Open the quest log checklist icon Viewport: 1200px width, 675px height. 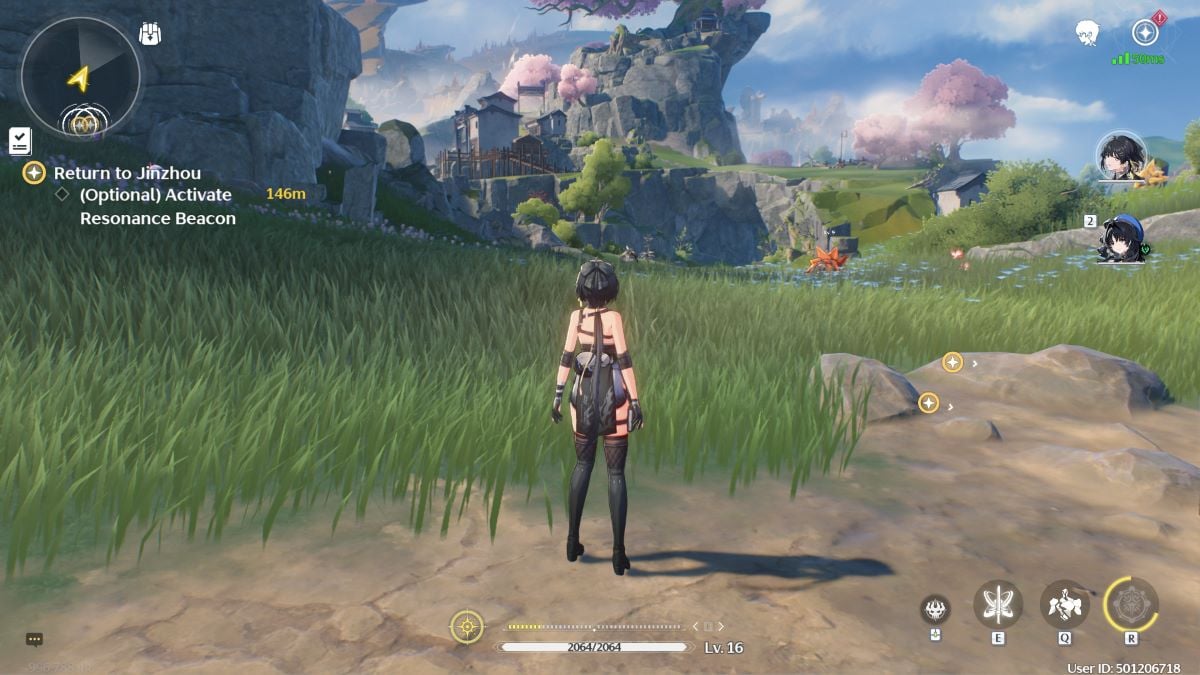(x=20, y=141)
